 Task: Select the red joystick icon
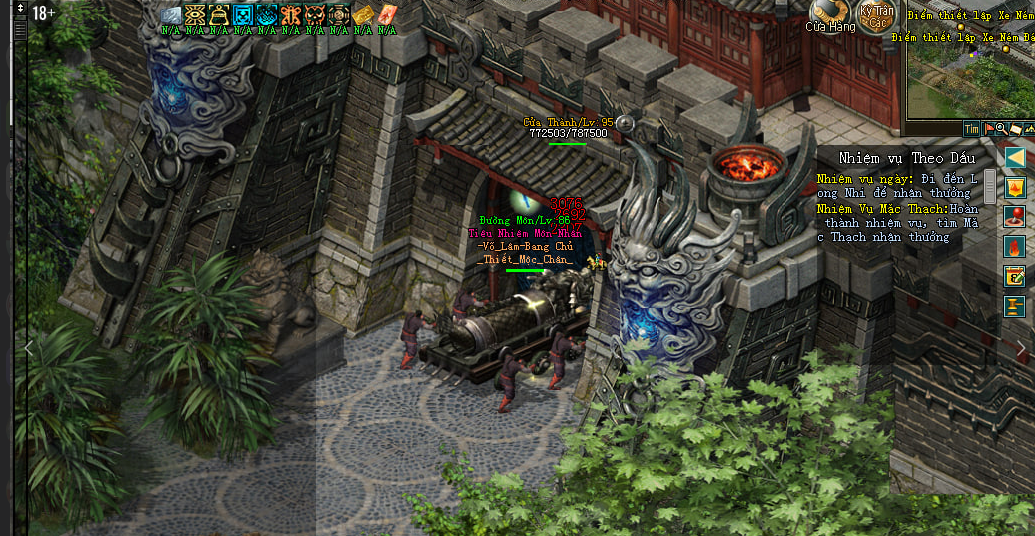(1015, 217)
